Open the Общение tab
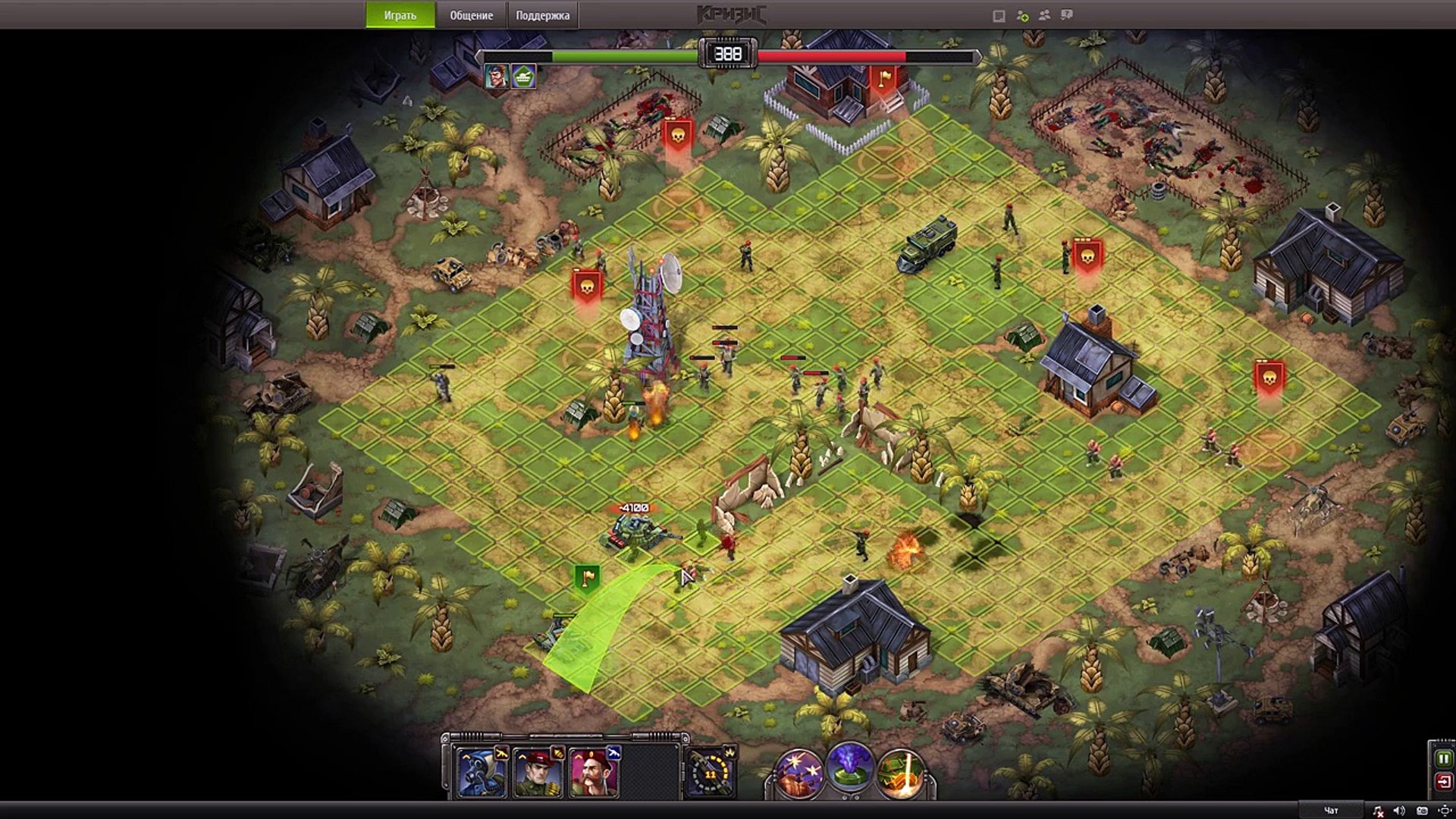1456x819 pixels. [x=471, y=15]
